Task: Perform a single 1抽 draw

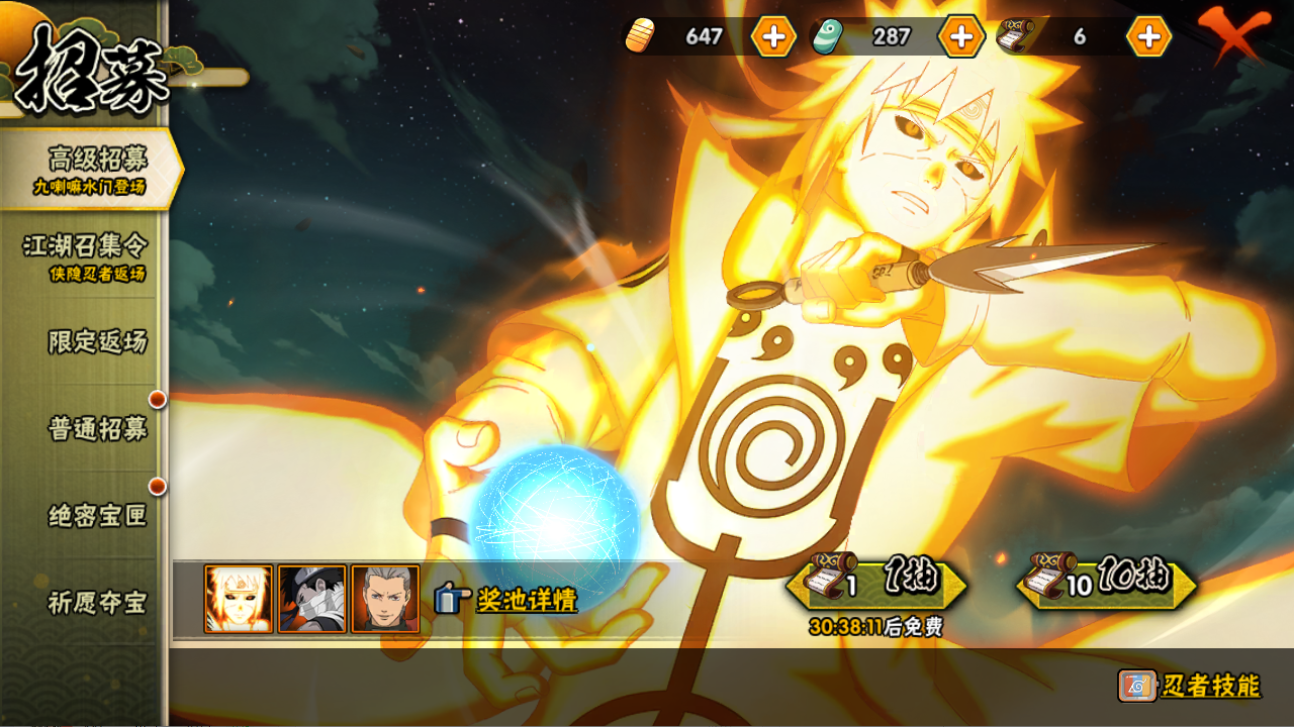Action: [877, 582]
